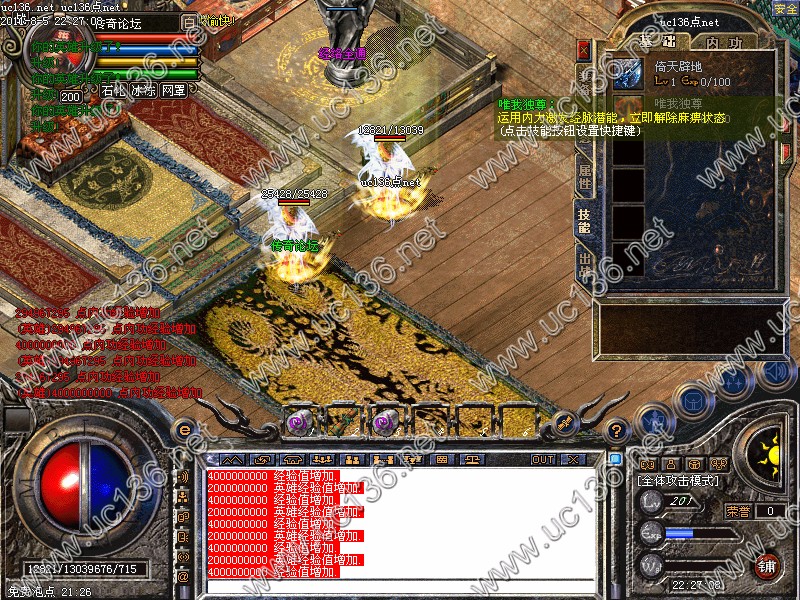Select the 倚天辟地 skill icon
Viewport: 800px width, 600px height.
coord(628,73)
